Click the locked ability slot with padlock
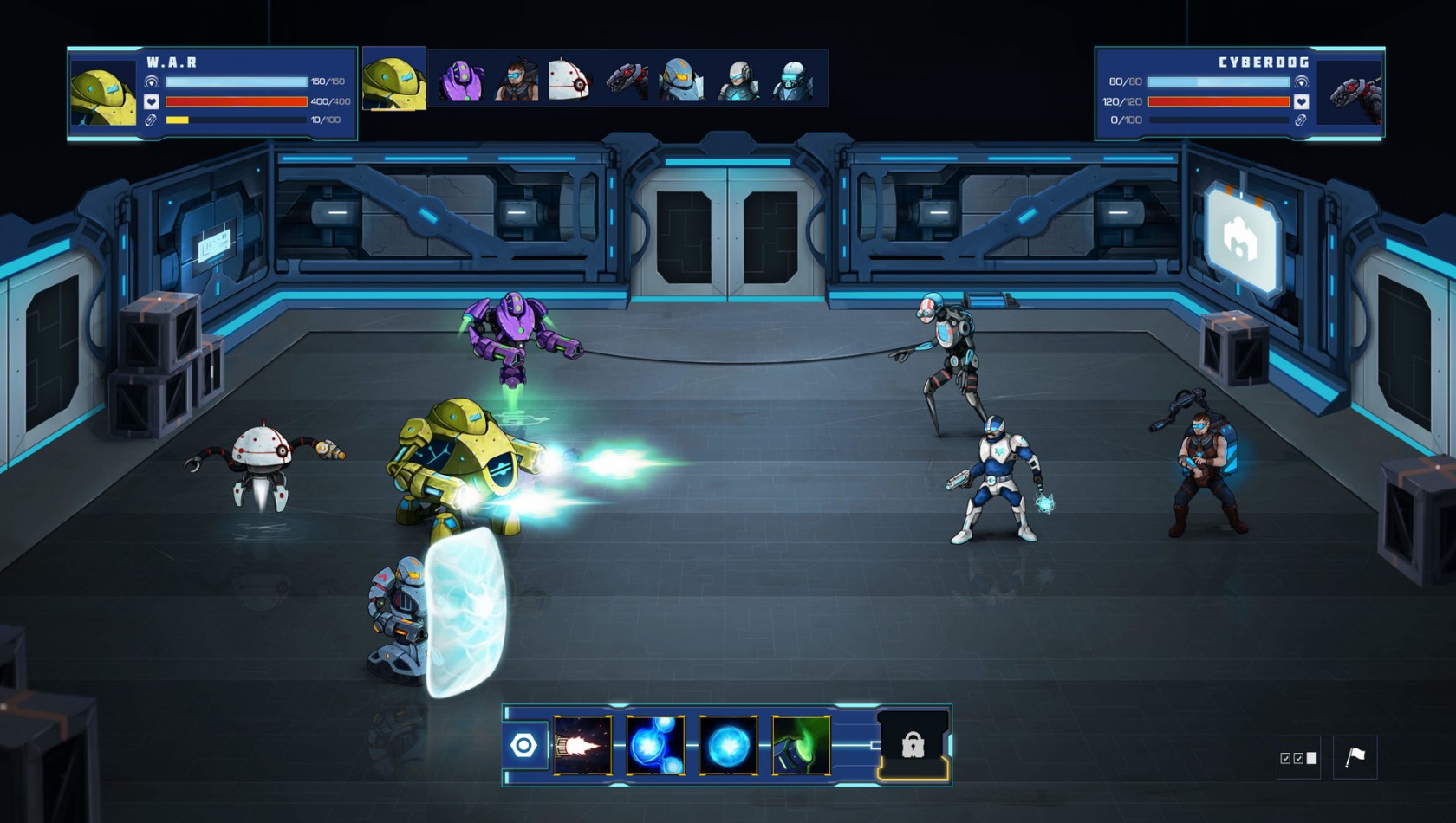 913,745
